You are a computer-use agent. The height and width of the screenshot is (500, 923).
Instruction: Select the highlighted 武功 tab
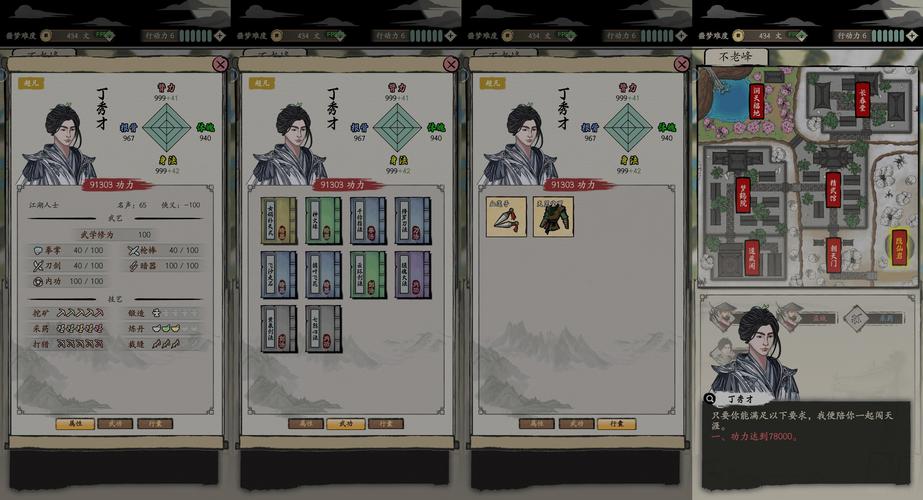346,424
